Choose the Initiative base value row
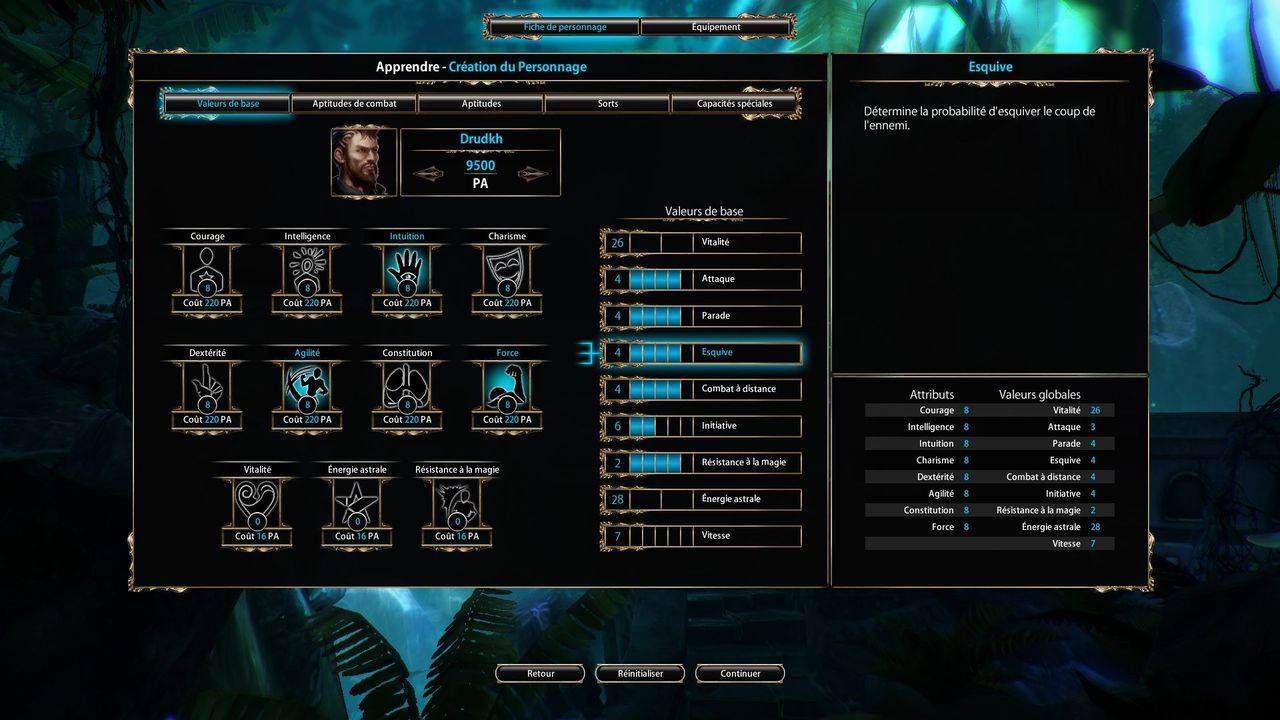Viewport: 1280px width, 720px height. pos(701,426)
